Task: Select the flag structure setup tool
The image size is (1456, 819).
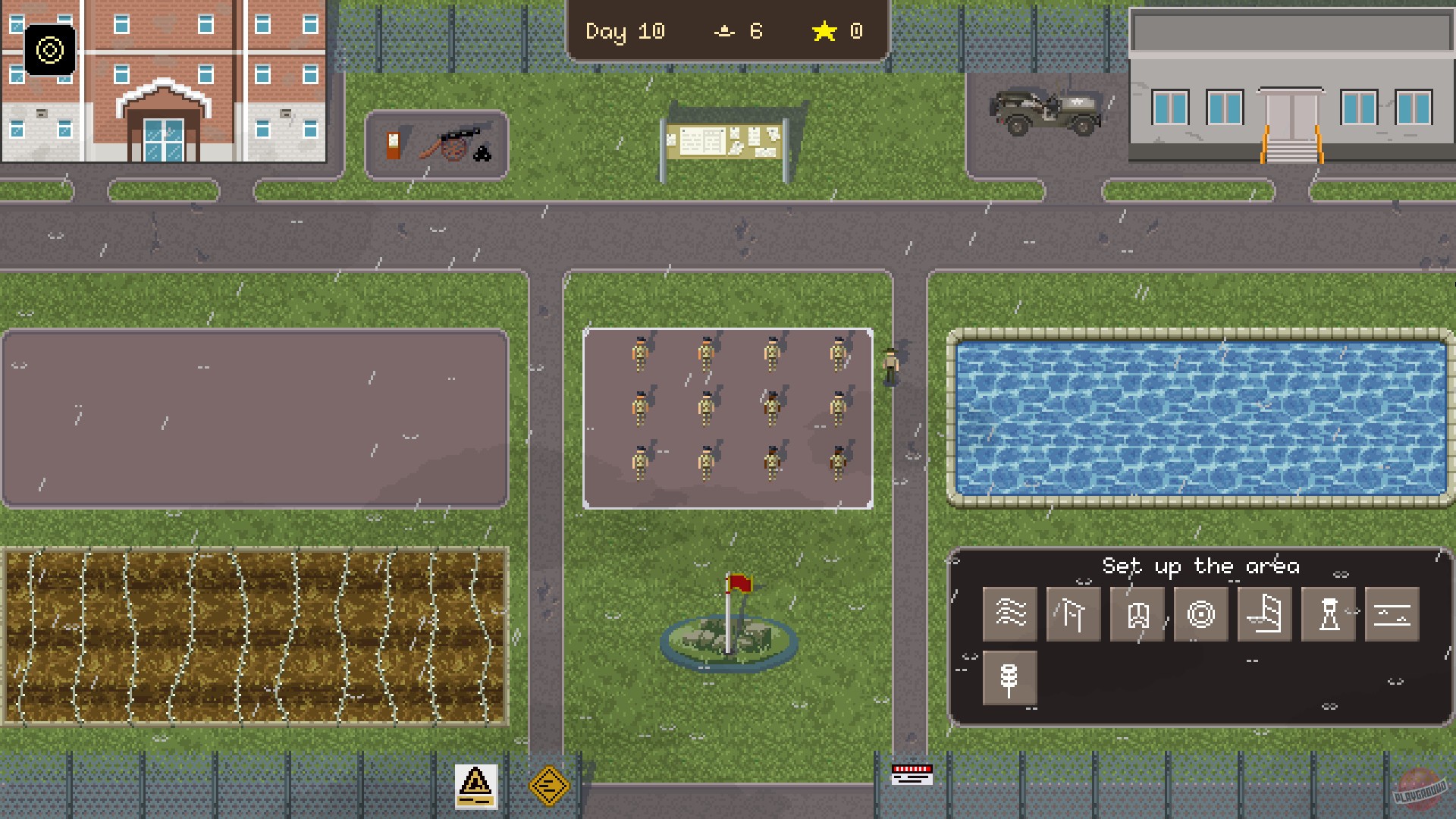Action: pyautogui.click(x=1072, y=614)
